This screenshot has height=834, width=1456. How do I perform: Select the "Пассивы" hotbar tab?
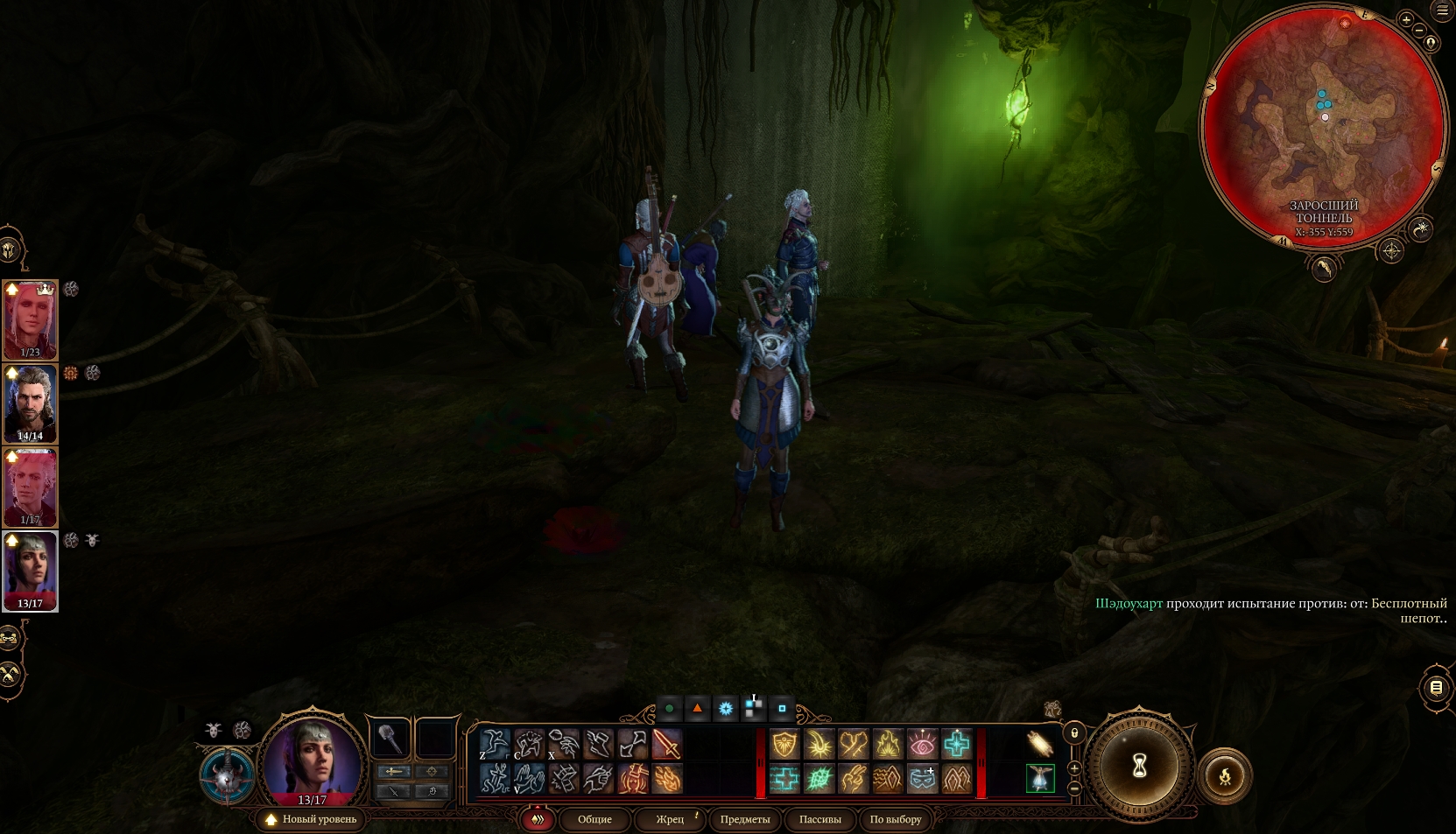(819, 819)
